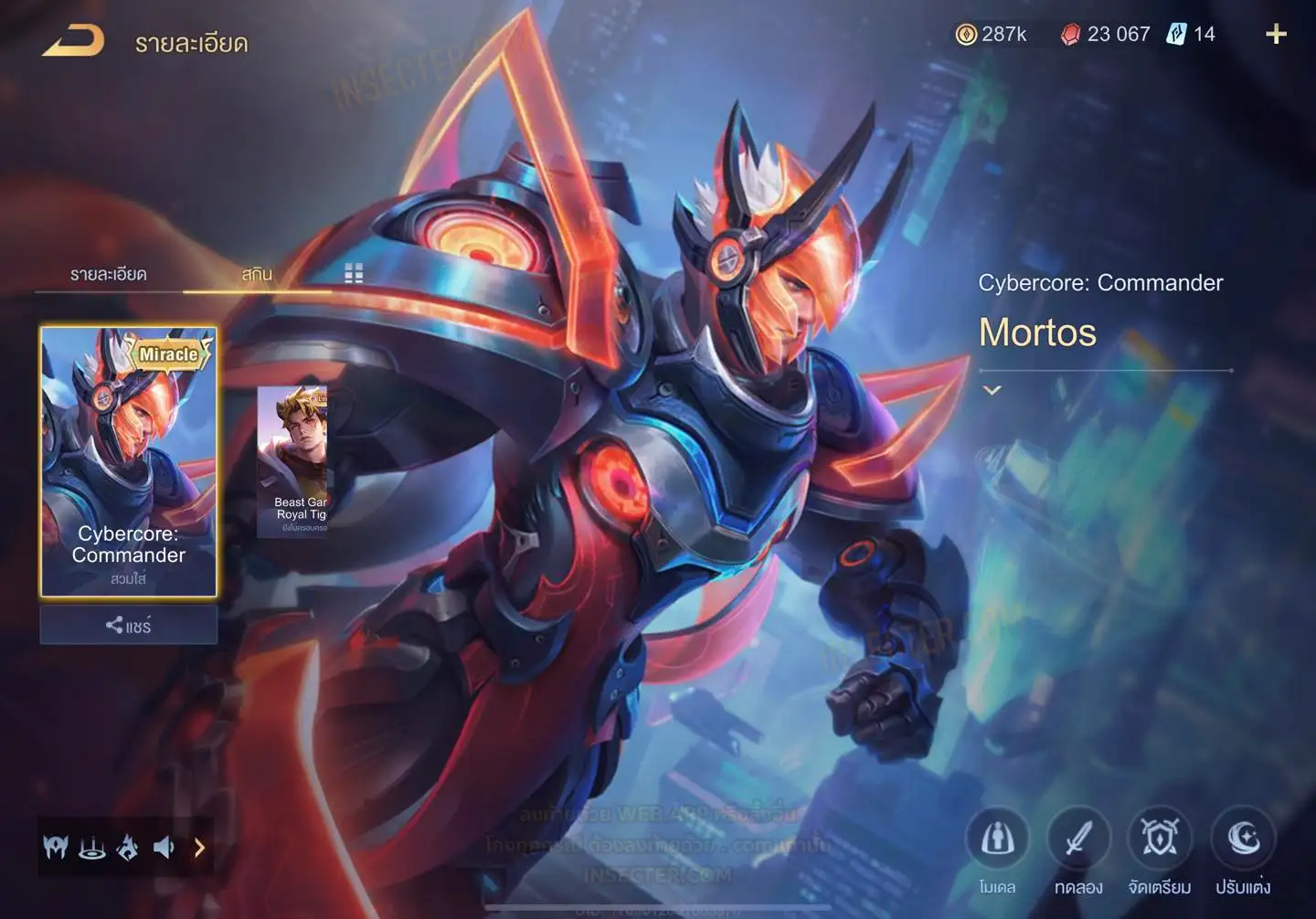Share the skin with แชร์ button

click(x=129, y=626)
